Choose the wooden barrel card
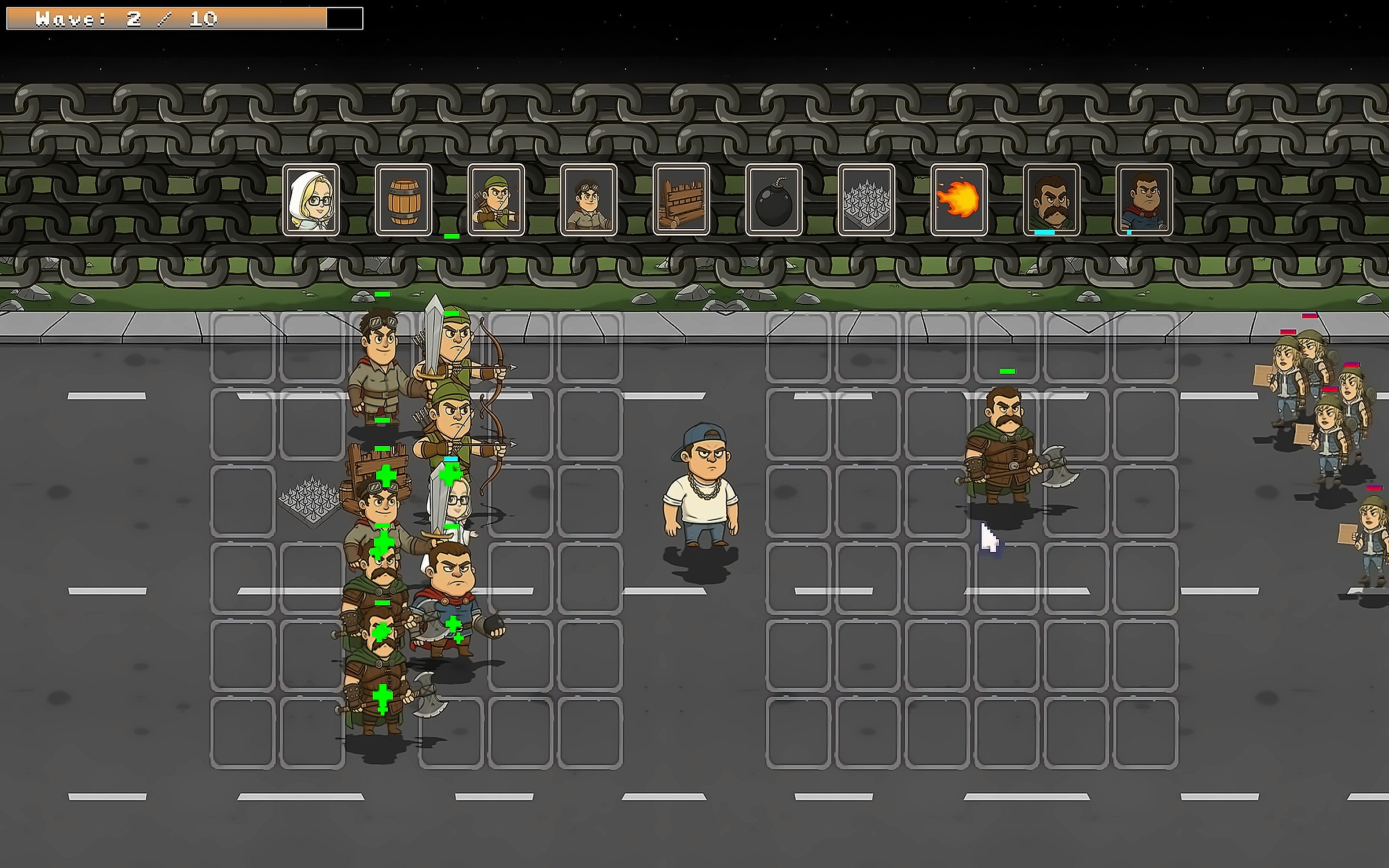The height and width of the screenshot is (868, 1389). tap(403, 200)
